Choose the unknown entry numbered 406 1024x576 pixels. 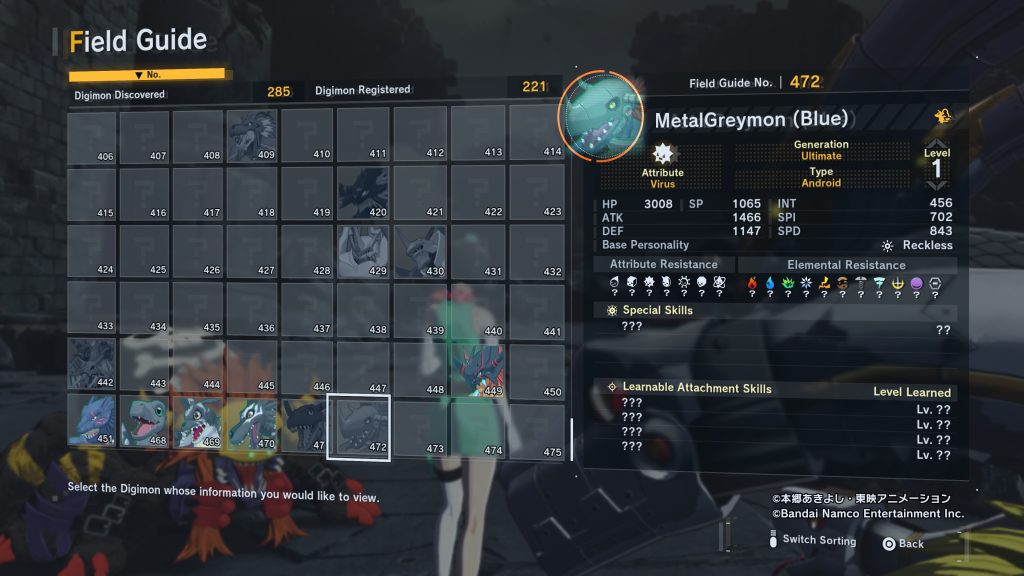(92, 136)
